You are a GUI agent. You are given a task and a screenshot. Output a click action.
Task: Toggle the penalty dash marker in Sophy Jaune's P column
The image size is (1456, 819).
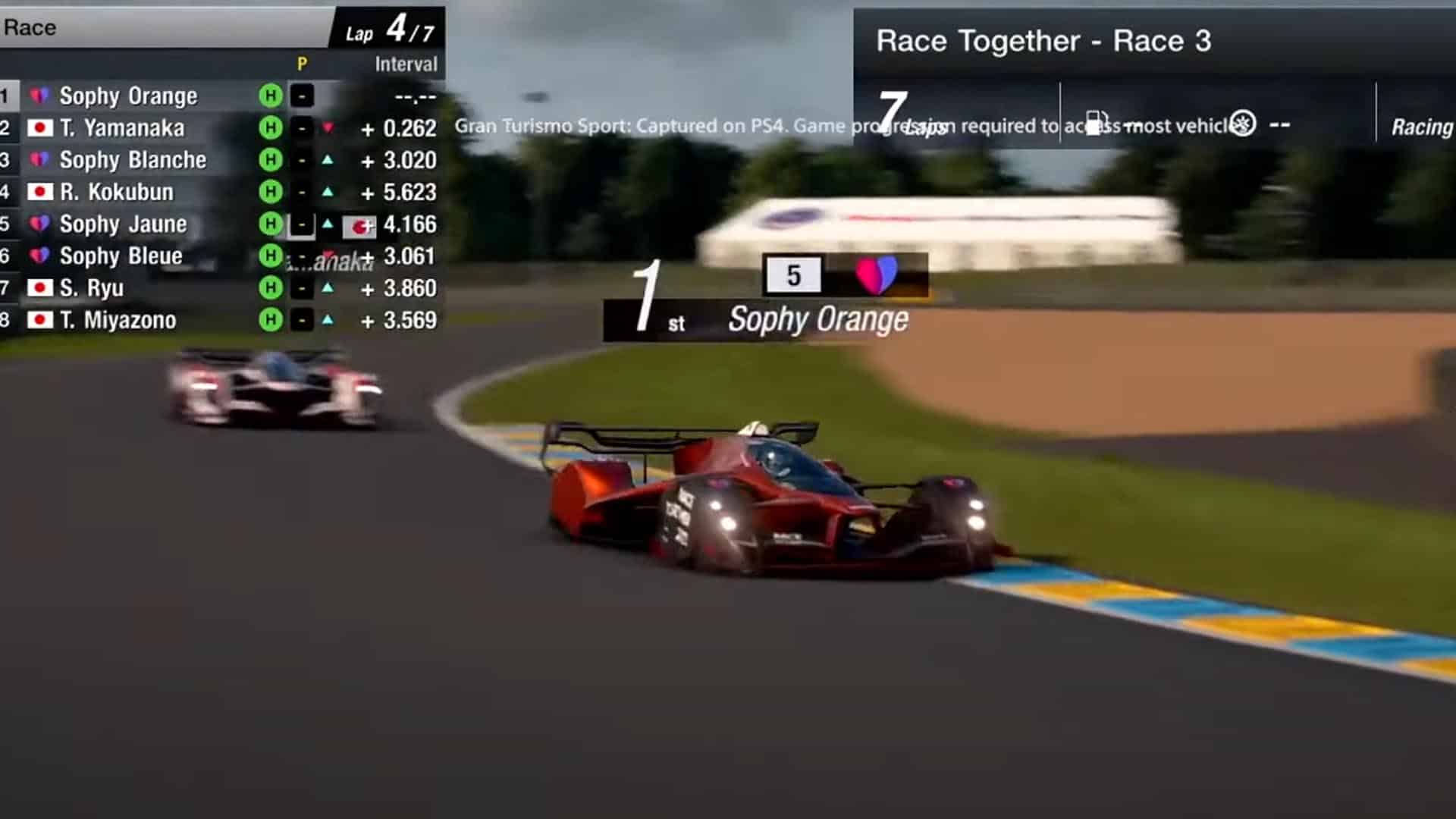coord(301,224)
